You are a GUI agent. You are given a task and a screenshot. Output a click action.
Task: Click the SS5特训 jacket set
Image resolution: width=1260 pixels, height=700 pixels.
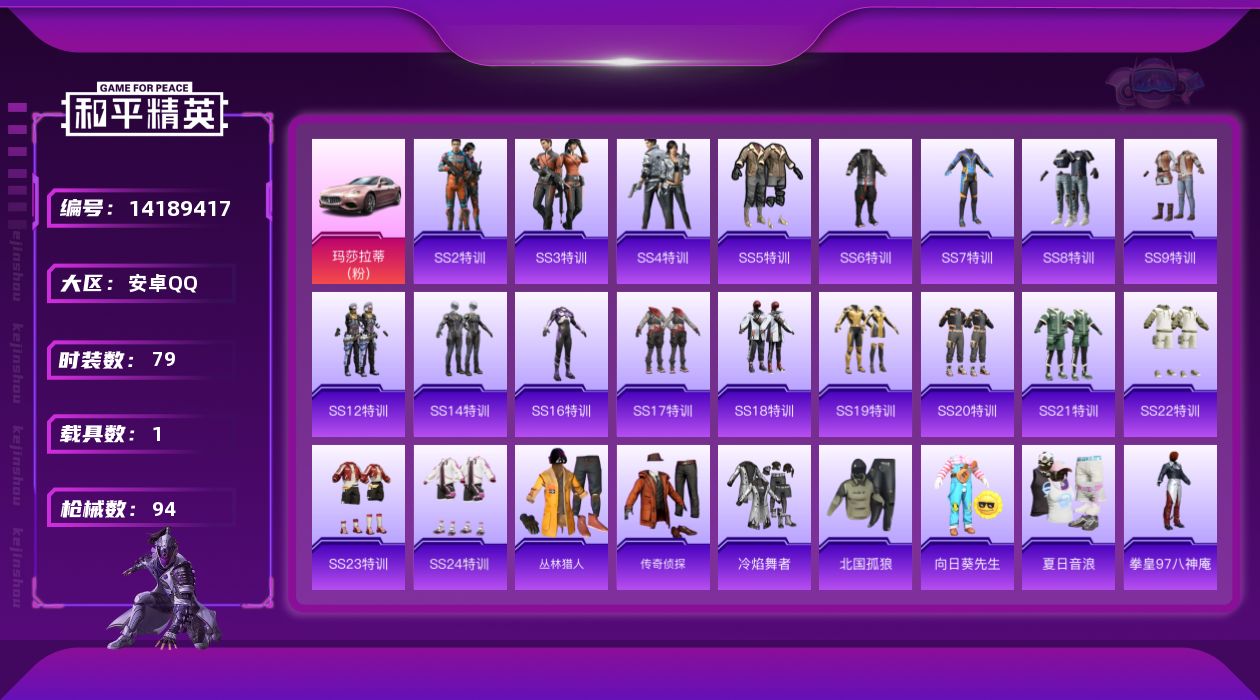(x=764, y=211)
